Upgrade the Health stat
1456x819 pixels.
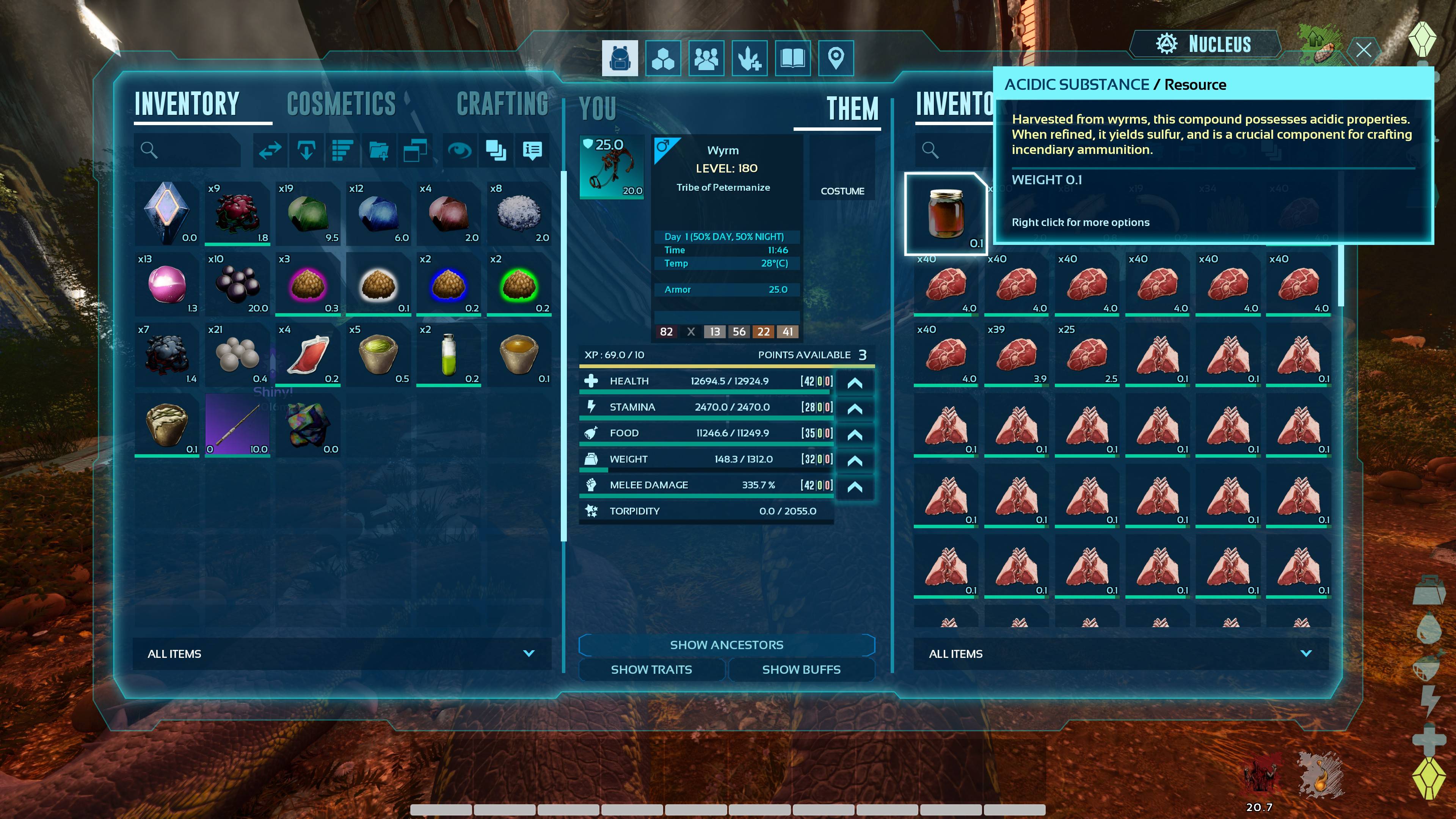click(855, 383)
